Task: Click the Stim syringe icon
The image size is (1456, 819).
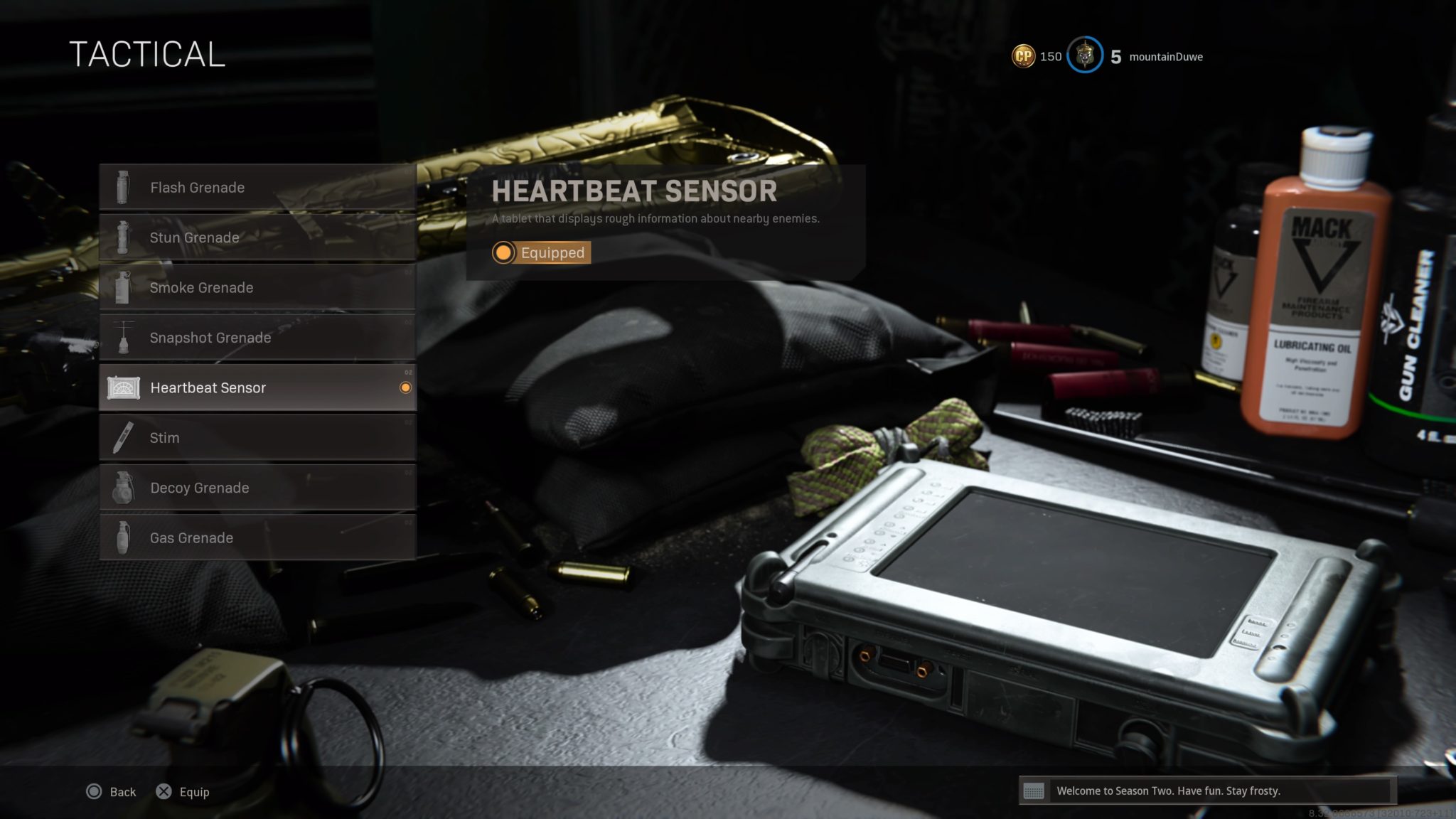Action: click(x=124, y=437)
